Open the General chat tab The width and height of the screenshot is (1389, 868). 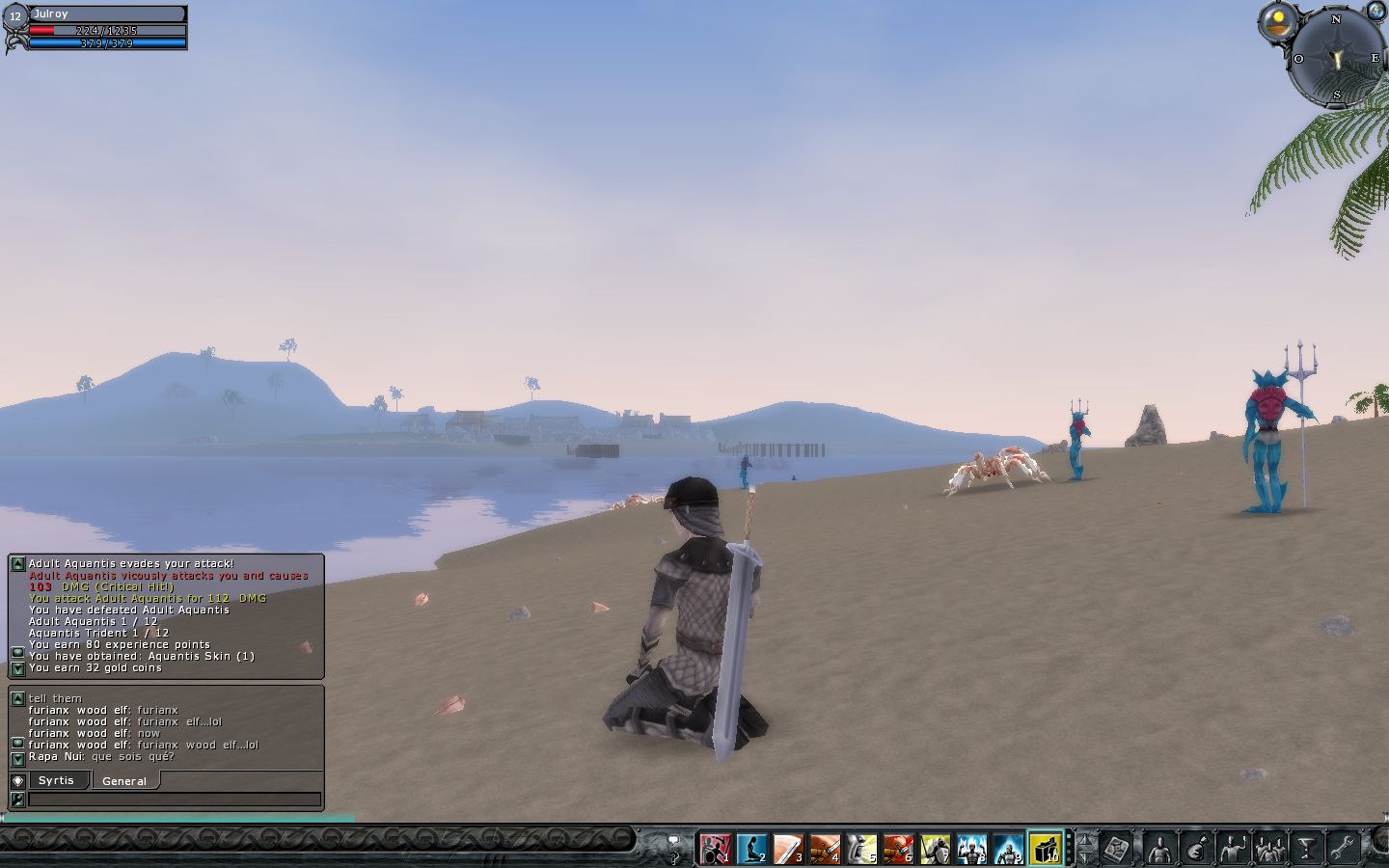point(124,781)
